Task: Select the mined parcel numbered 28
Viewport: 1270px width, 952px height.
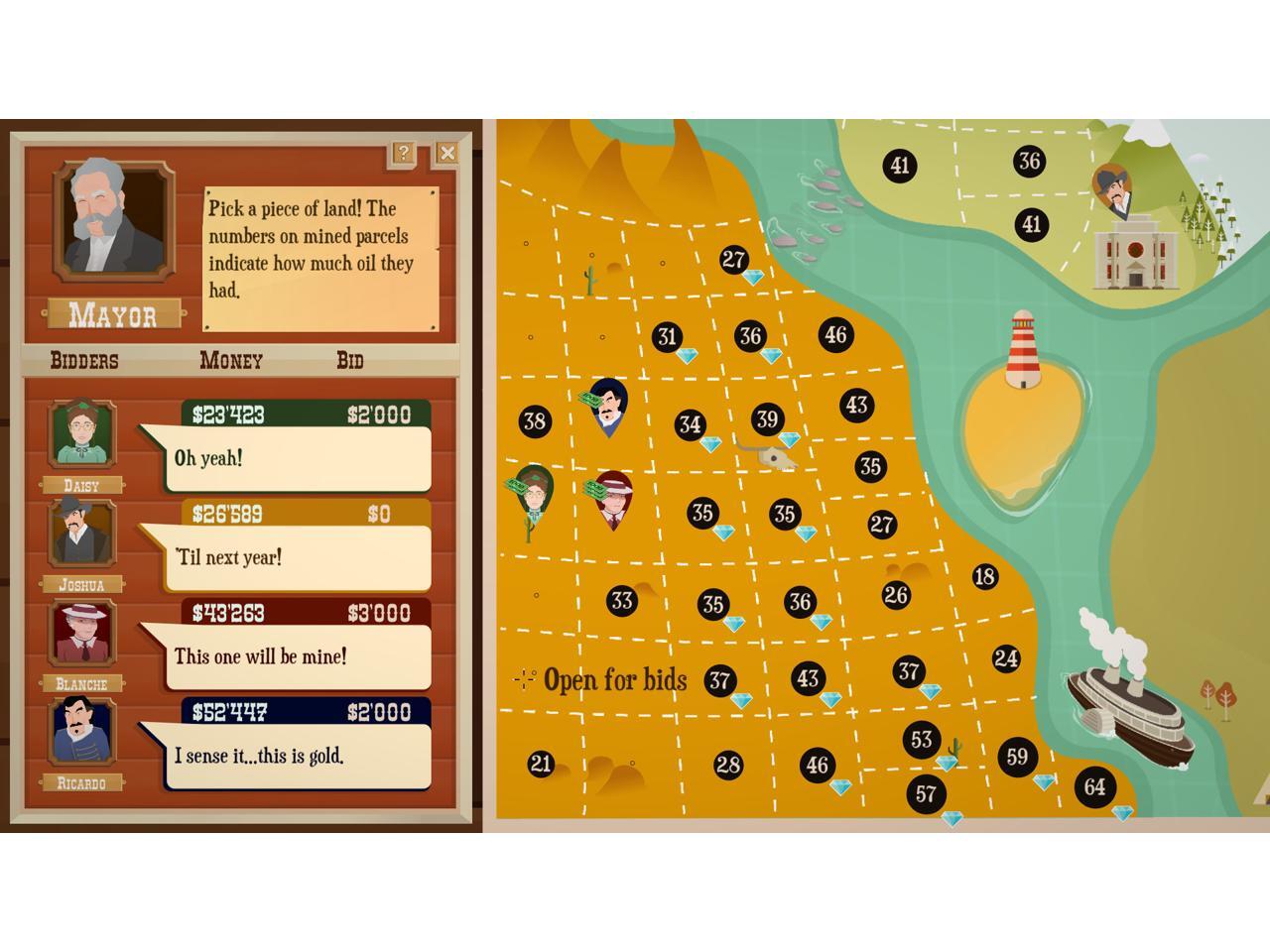Action: click(x=728, y=765)
